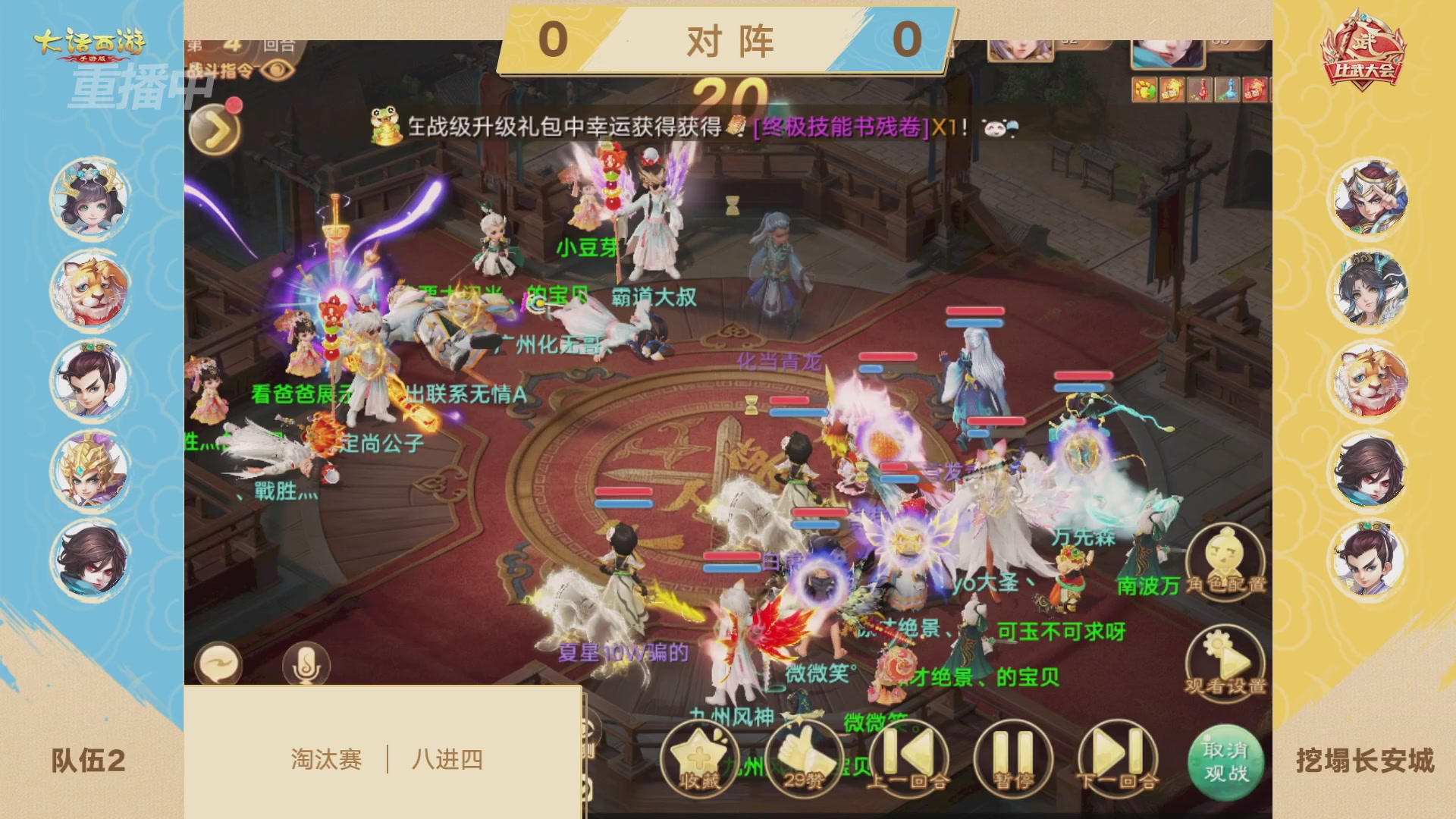Screen dimensions: 1456x819
Task: Click the gold dice buff item icon
Action: (1172, 89)
